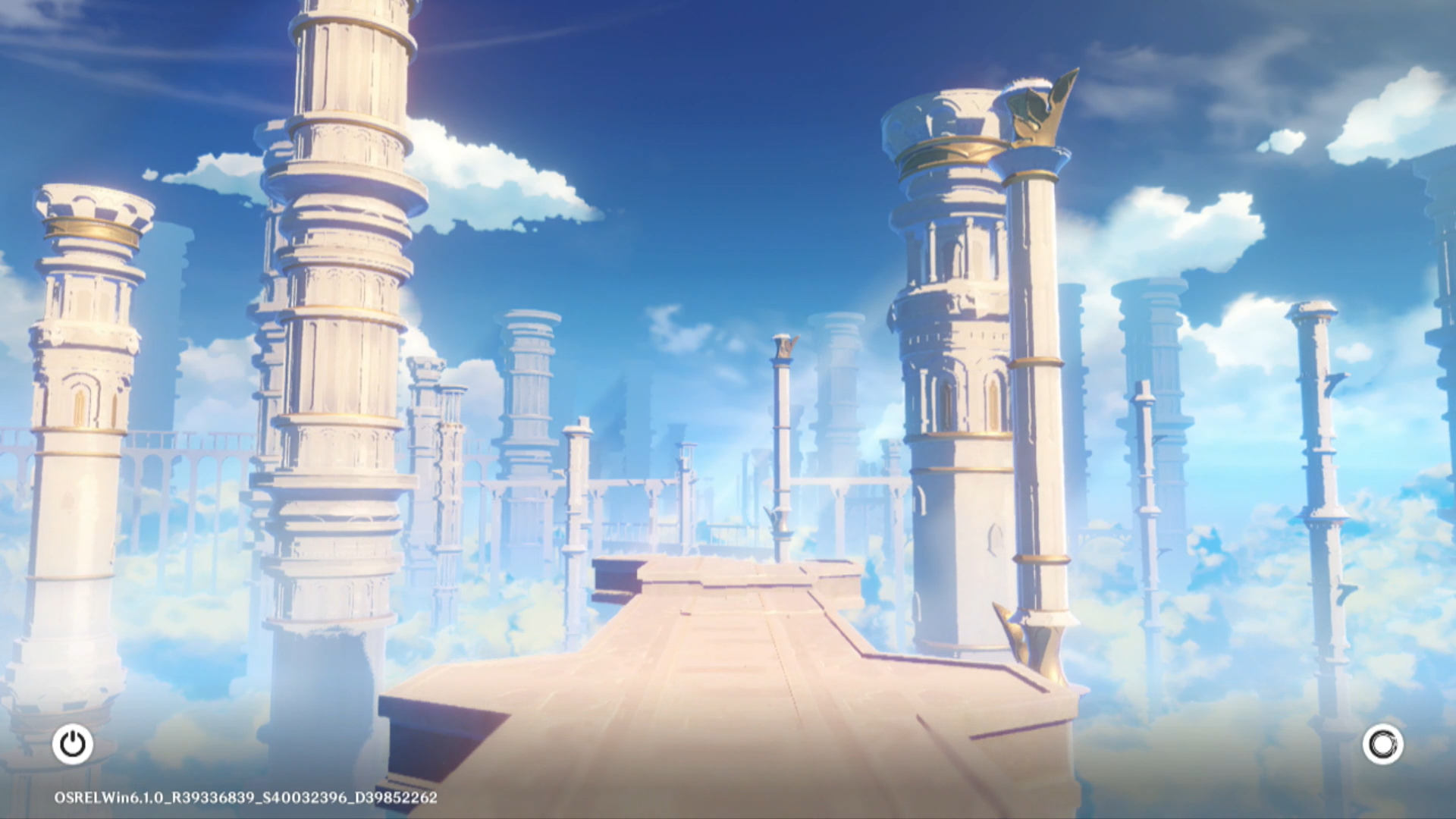This screenshot has height=819, width=1456.
Task: Open the circular ring icon button
Action: point(1382,744)
